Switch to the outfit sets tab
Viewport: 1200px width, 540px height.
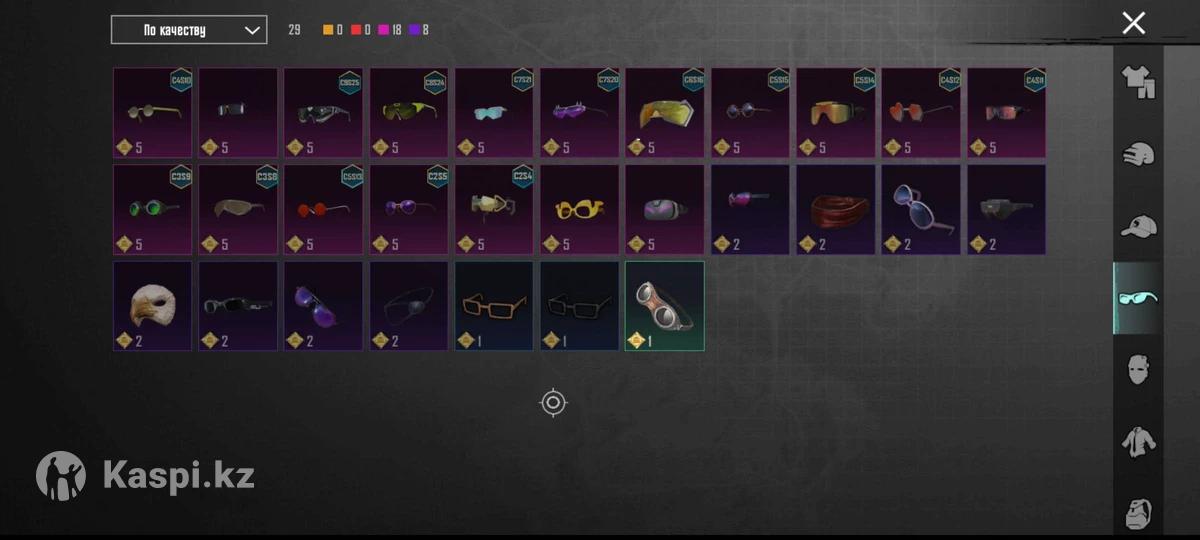coord(1137,82)
